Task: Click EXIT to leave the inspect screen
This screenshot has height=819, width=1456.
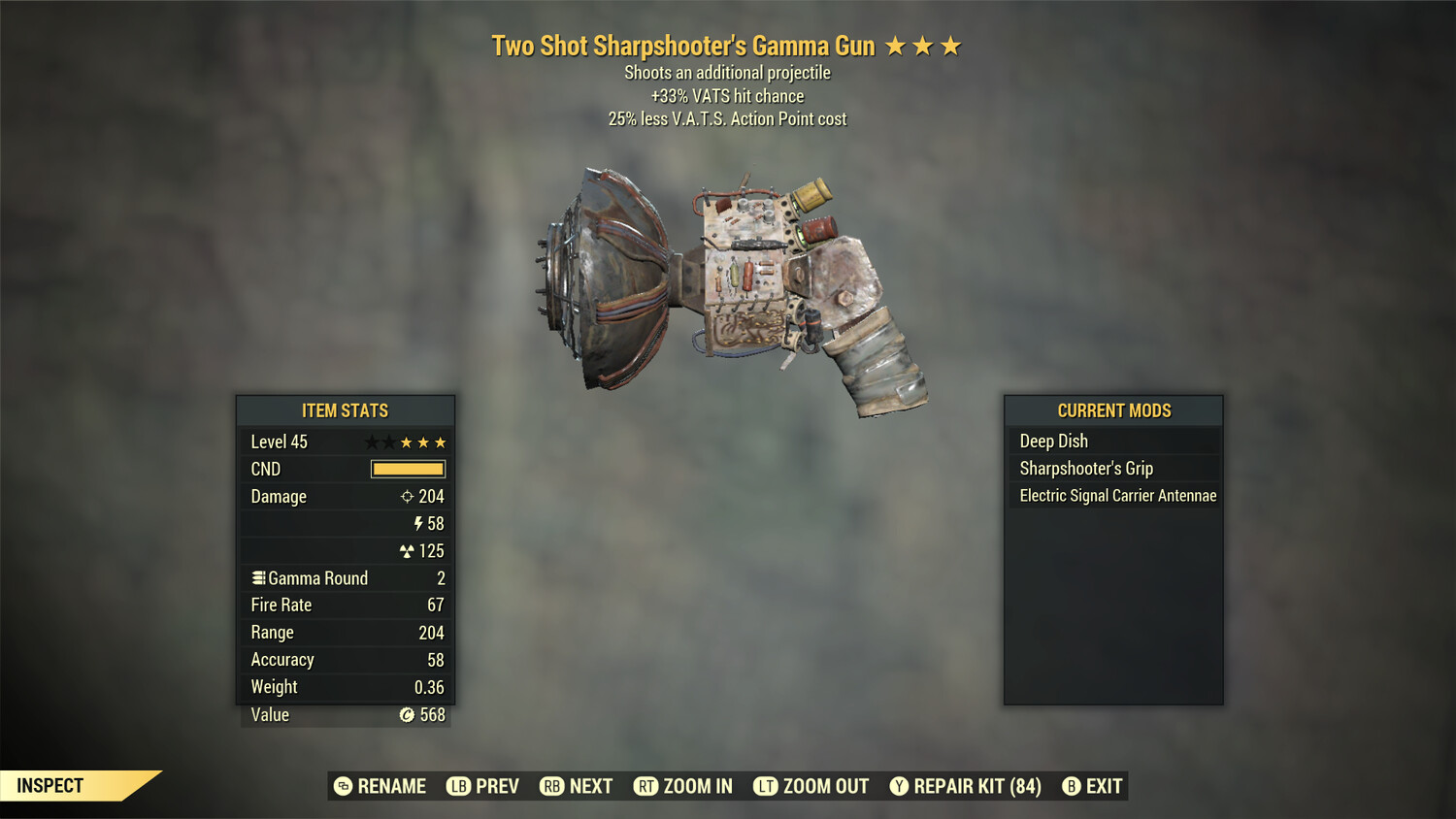Action: pyautogui.click(x=1105, y=786)
